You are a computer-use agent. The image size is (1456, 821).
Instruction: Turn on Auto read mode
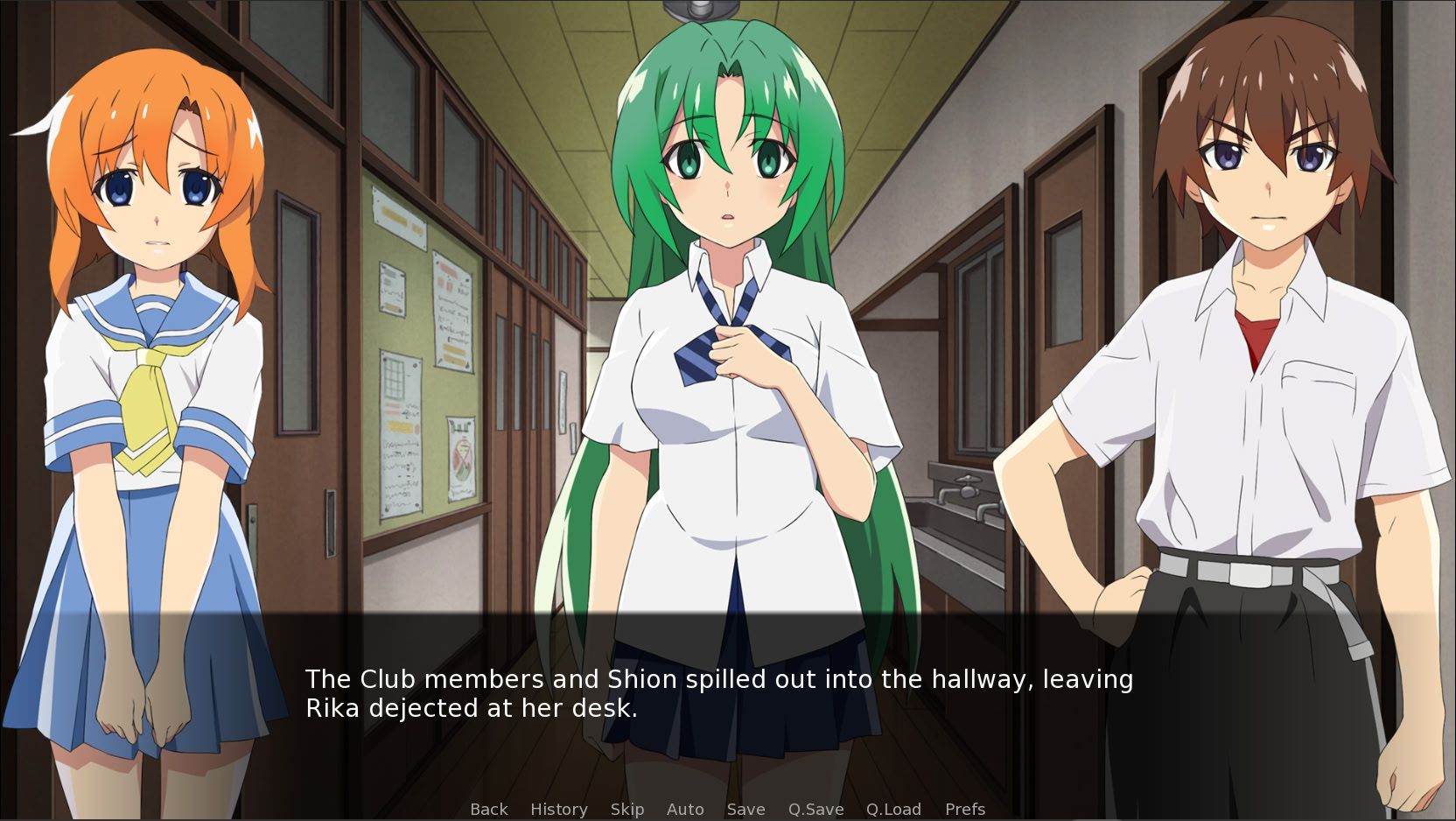click(x=686, y=809)
